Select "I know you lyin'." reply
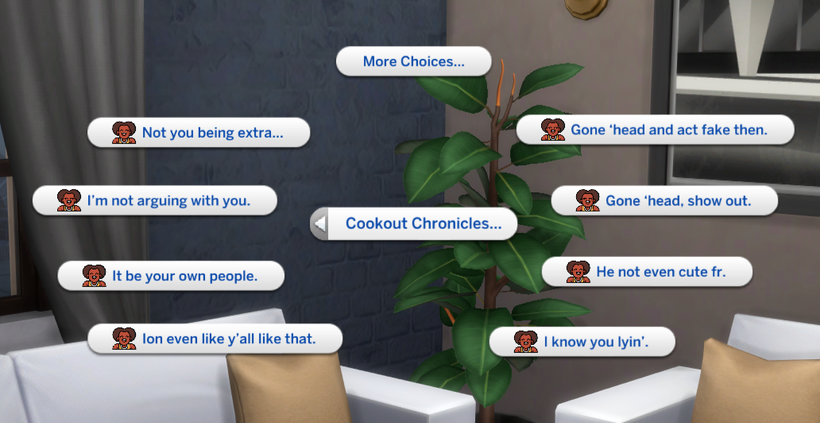 (x=583, y=342)
